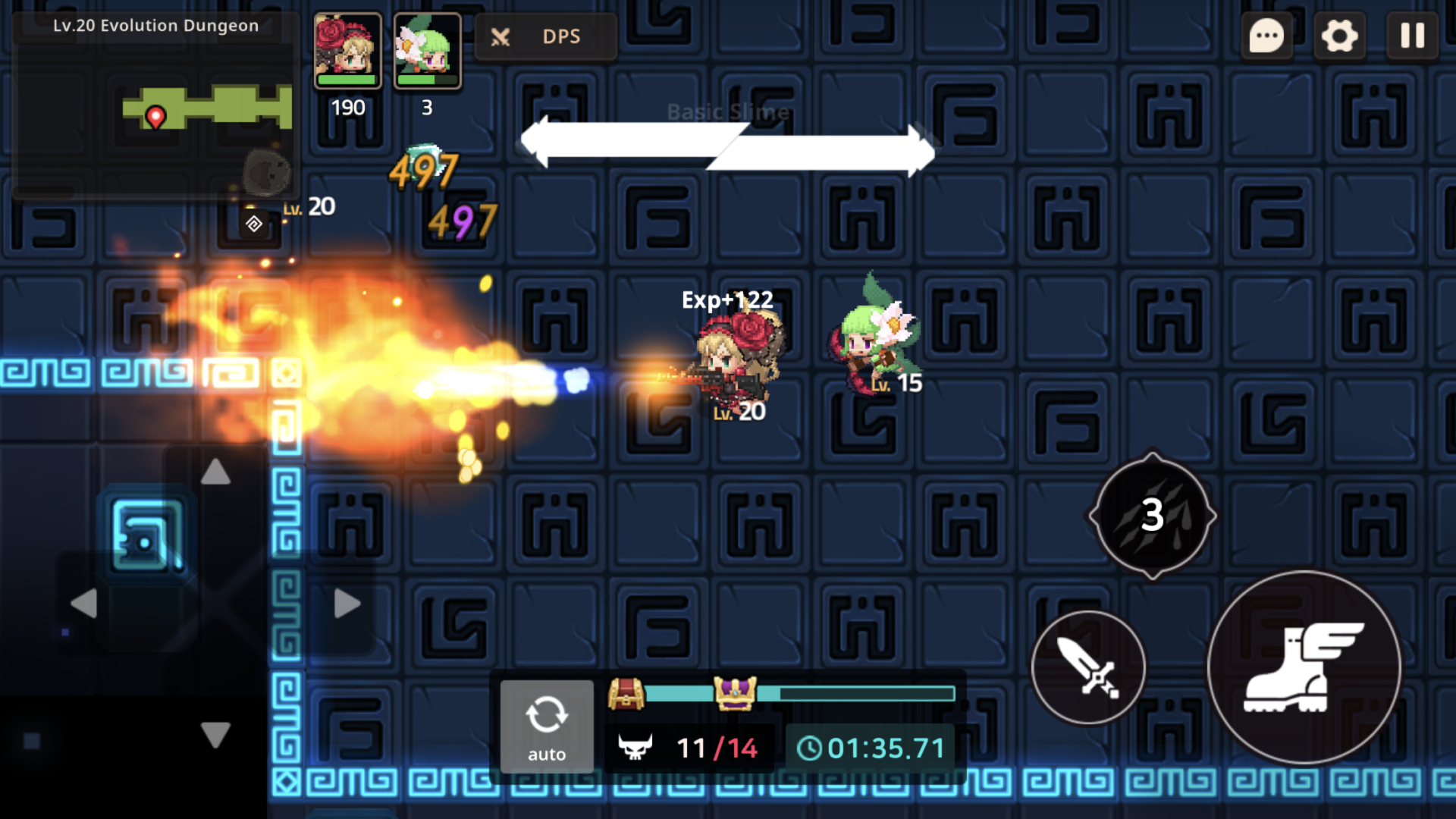Select the green-haired flower hero portrait
1456x819 pixels.
click(x=428, y=51)
